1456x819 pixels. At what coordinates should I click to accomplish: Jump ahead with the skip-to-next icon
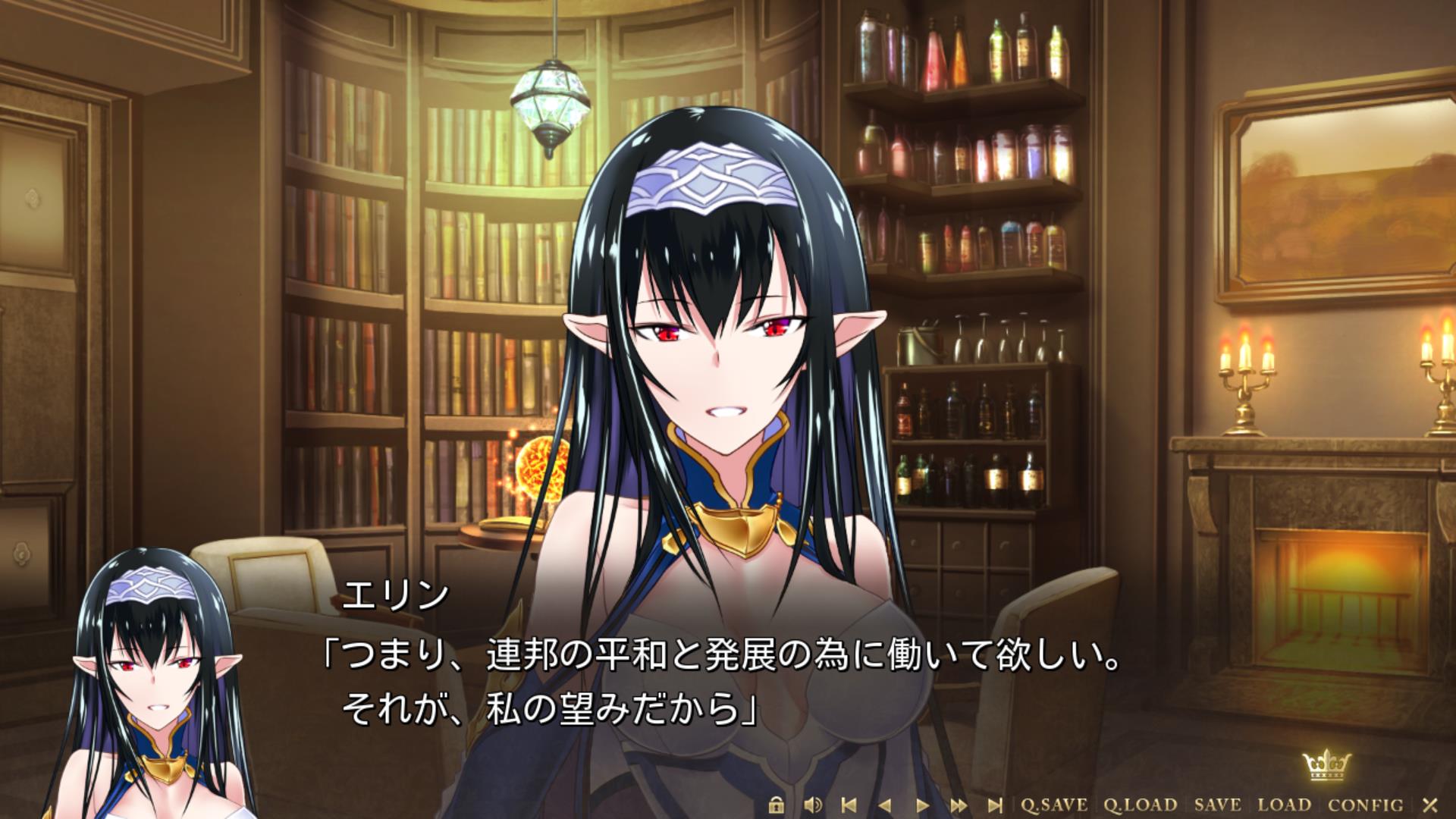coord(995,805)
